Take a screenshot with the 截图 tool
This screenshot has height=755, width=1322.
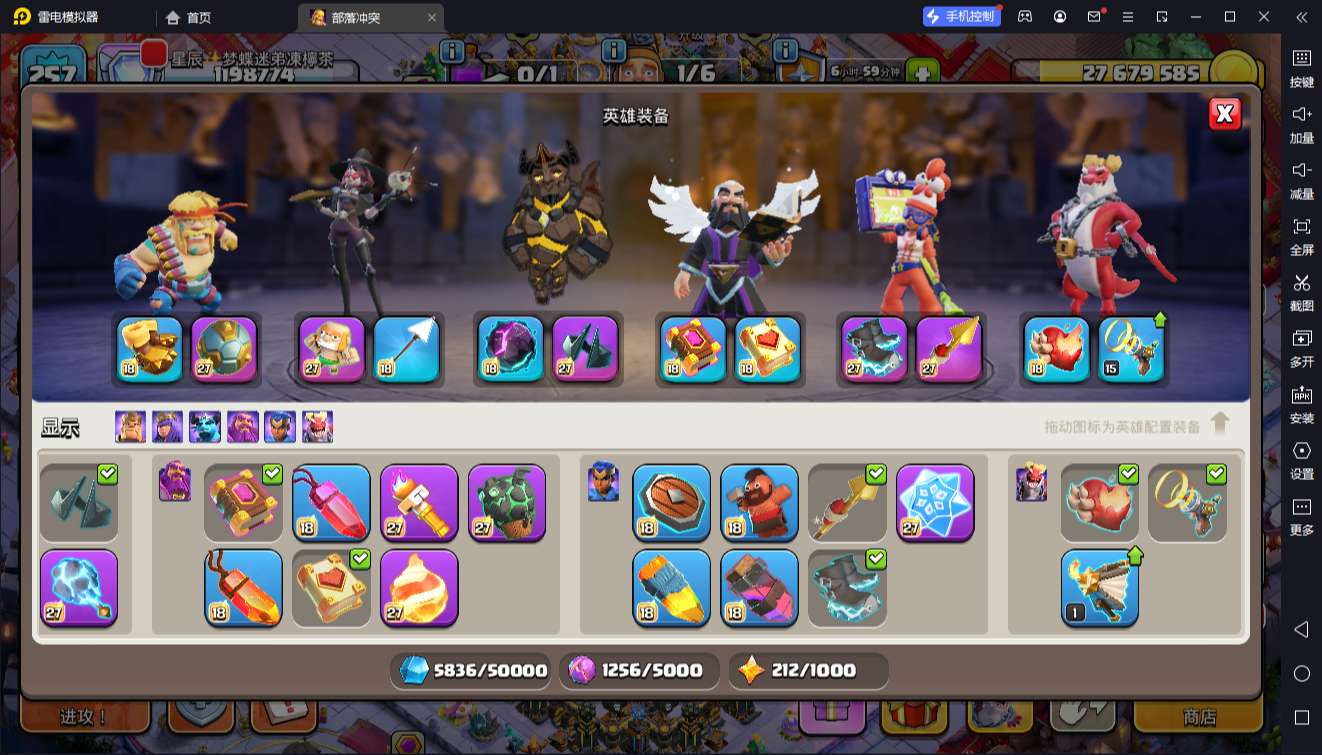(x=1301, y=291)
